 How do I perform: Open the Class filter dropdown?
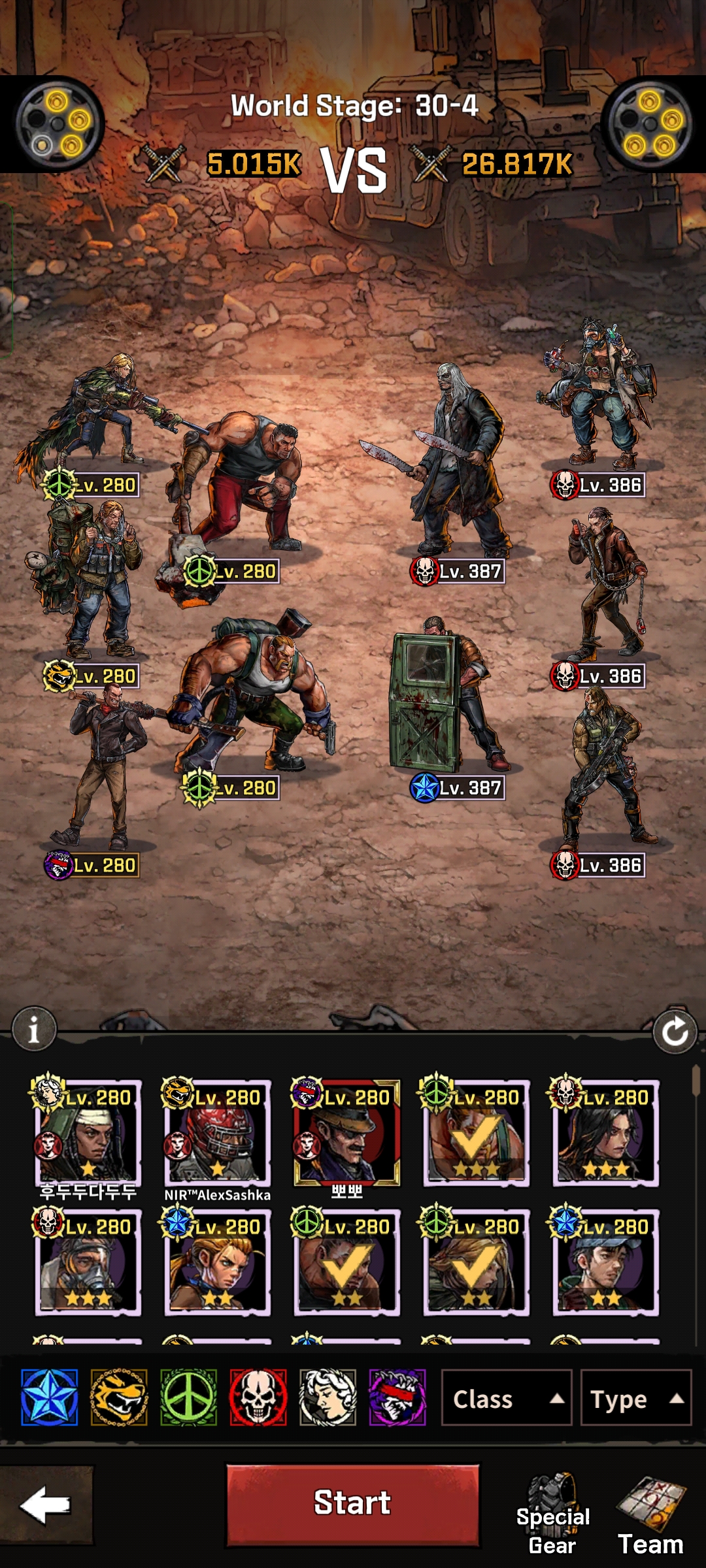[507, 1399]
